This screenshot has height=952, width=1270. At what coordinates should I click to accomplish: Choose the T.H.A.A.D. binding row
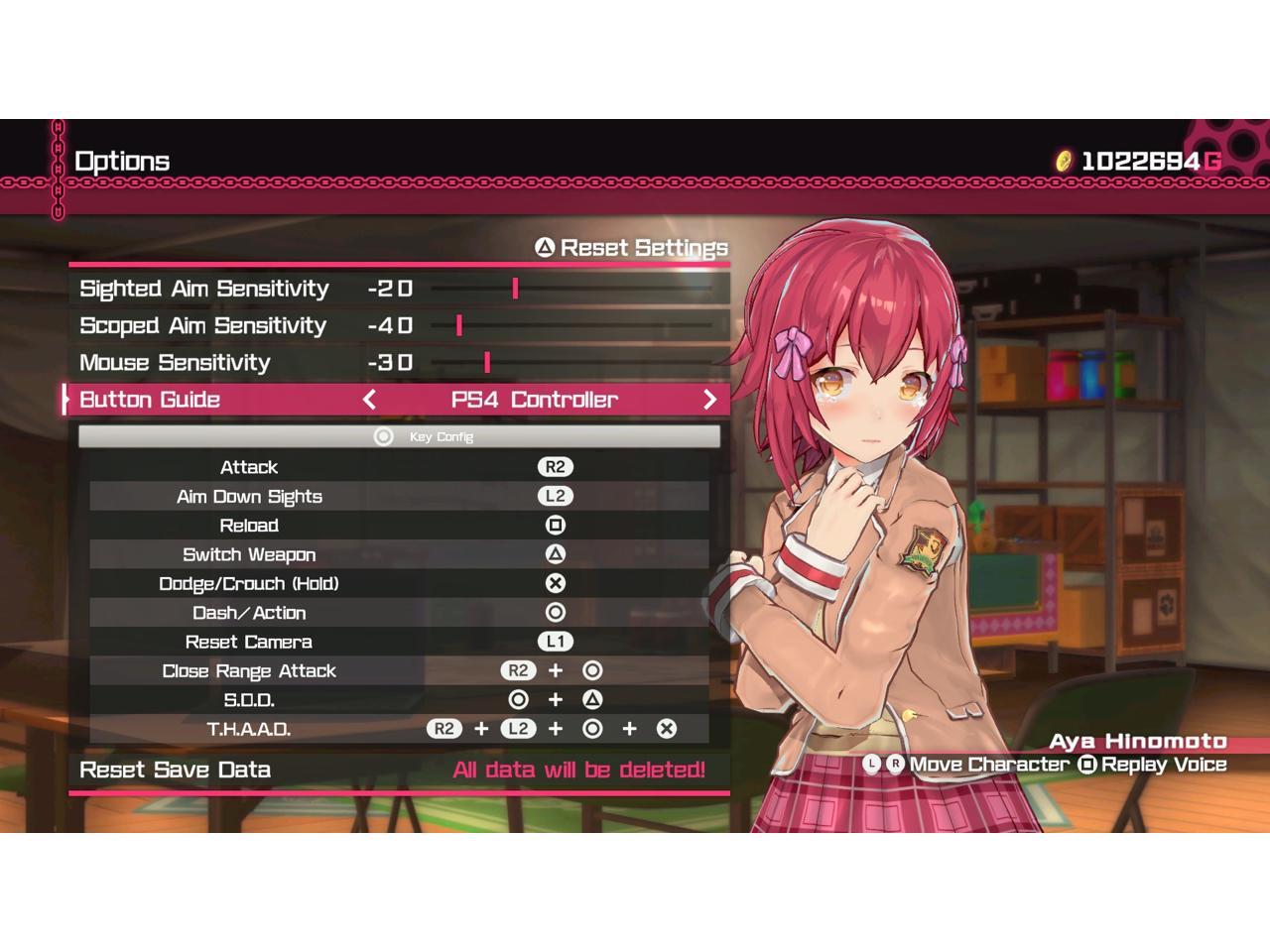pos(399,729)
